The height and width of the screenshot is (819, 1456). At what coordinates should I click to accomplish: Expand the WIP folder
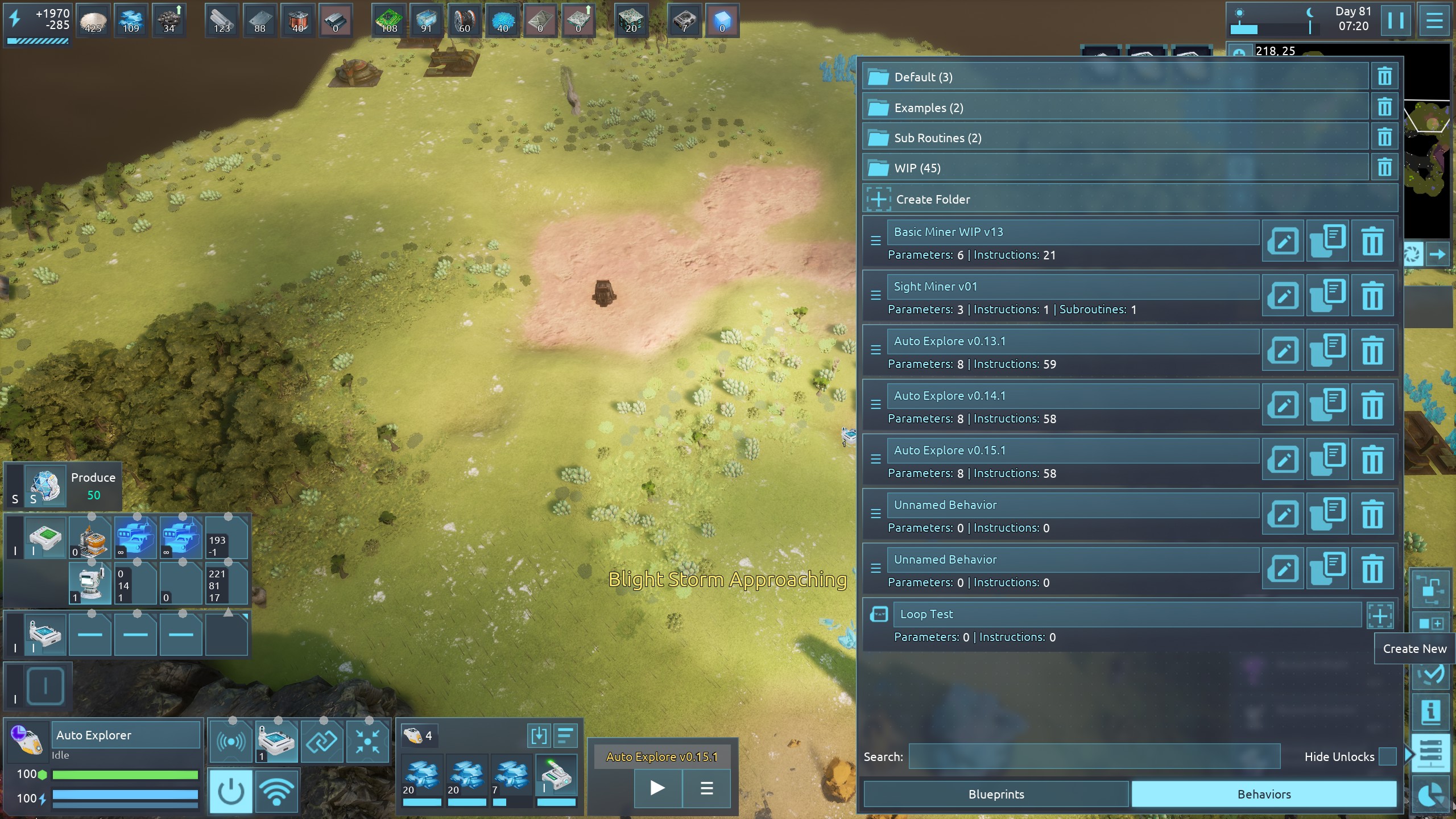(x=1115, y=168)
